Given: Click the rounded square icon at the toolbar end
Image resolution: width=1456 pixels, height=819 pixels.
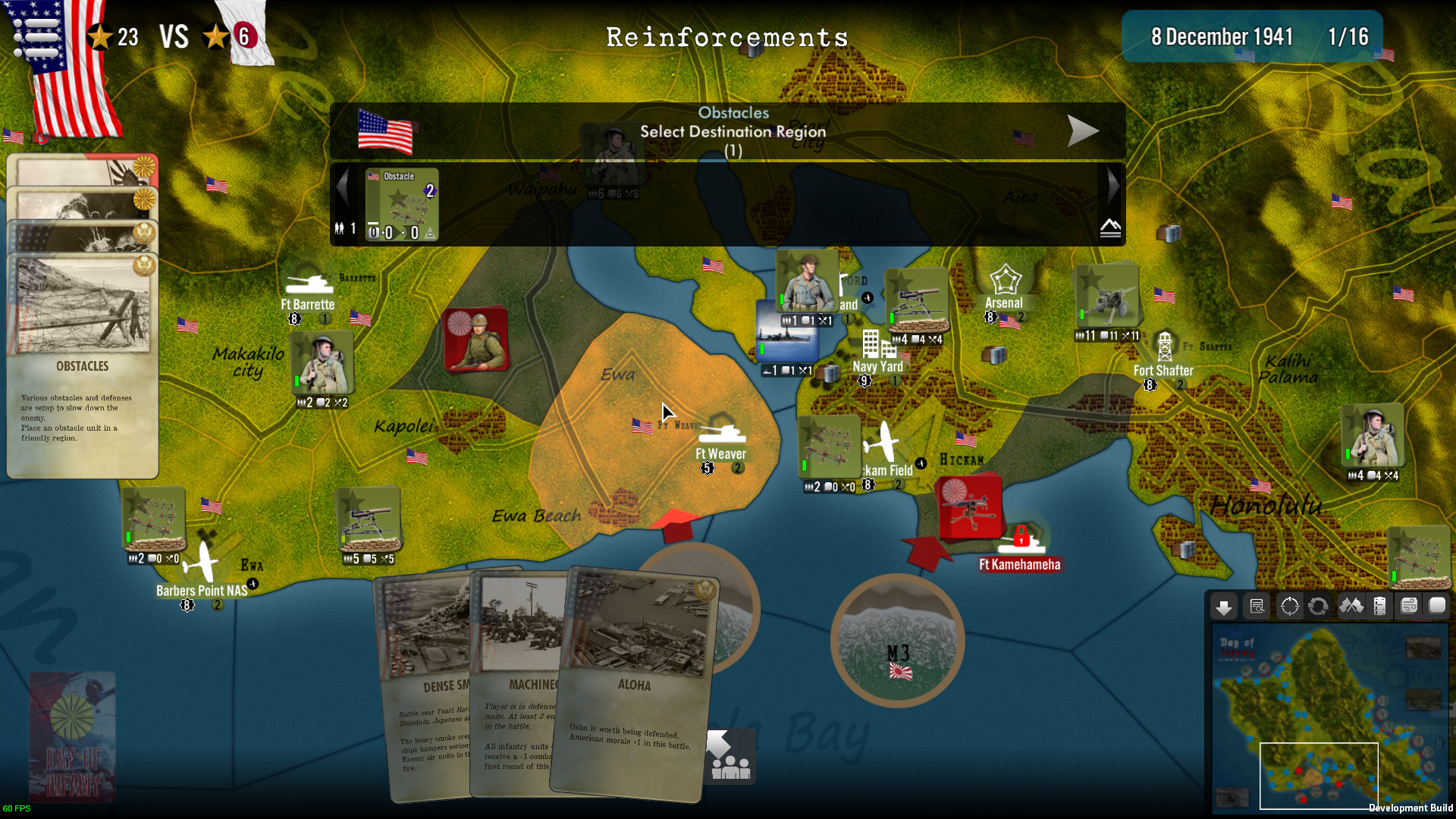Looking at the screenshot, I should pyautogui.click(x=1439, y=607).
